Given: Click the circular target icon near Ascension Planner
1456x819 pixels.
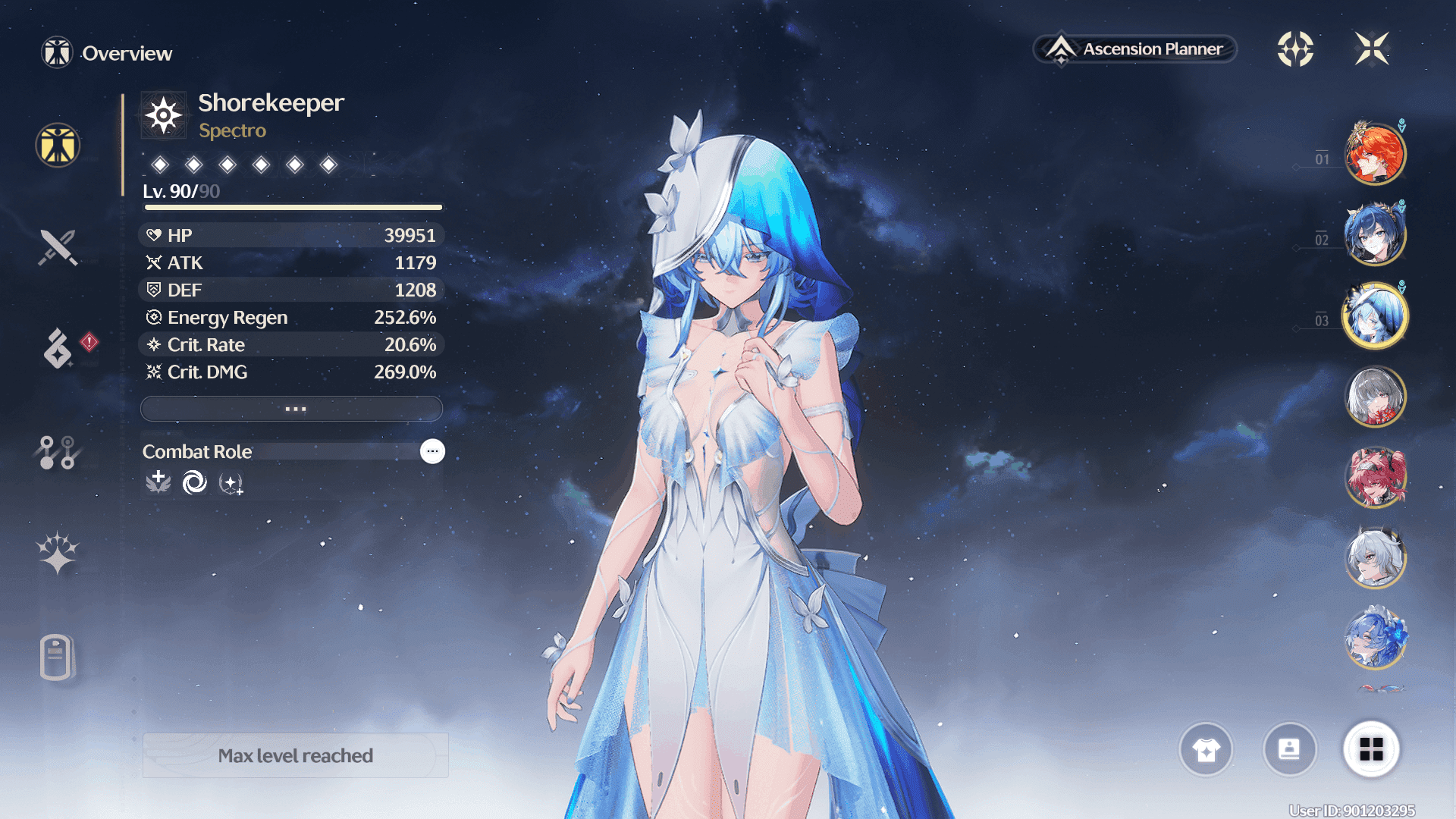Looking at the screenshot, I should point(1295,49).
